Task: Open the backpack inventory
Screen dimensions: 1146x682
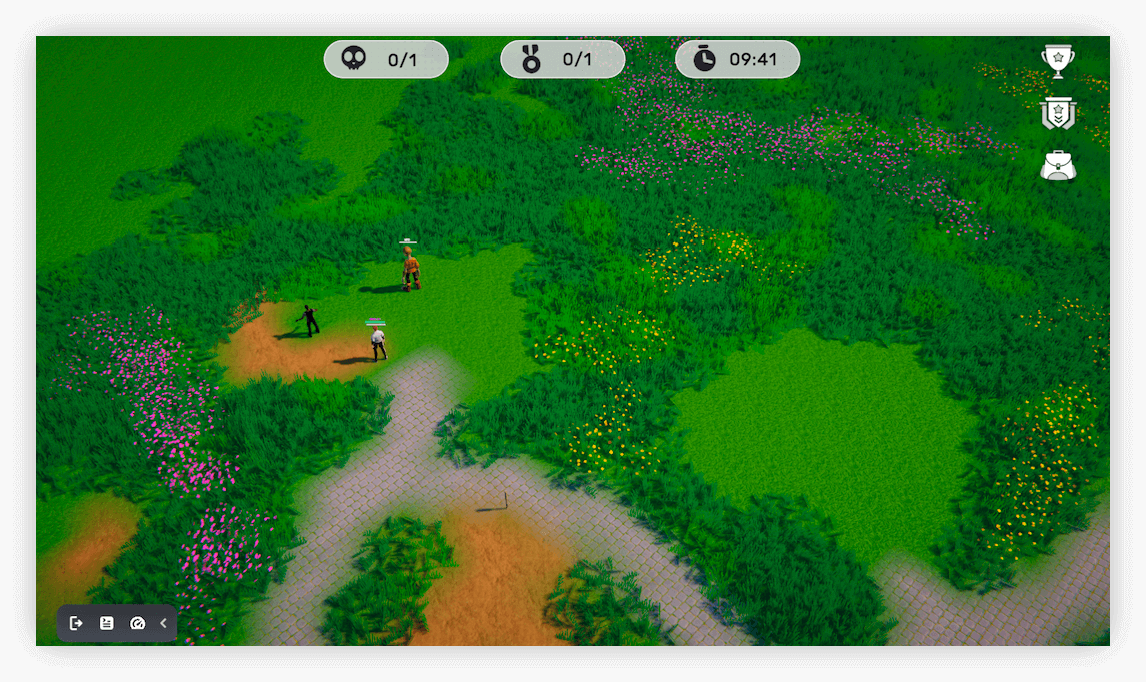Action: [1057, 166]
